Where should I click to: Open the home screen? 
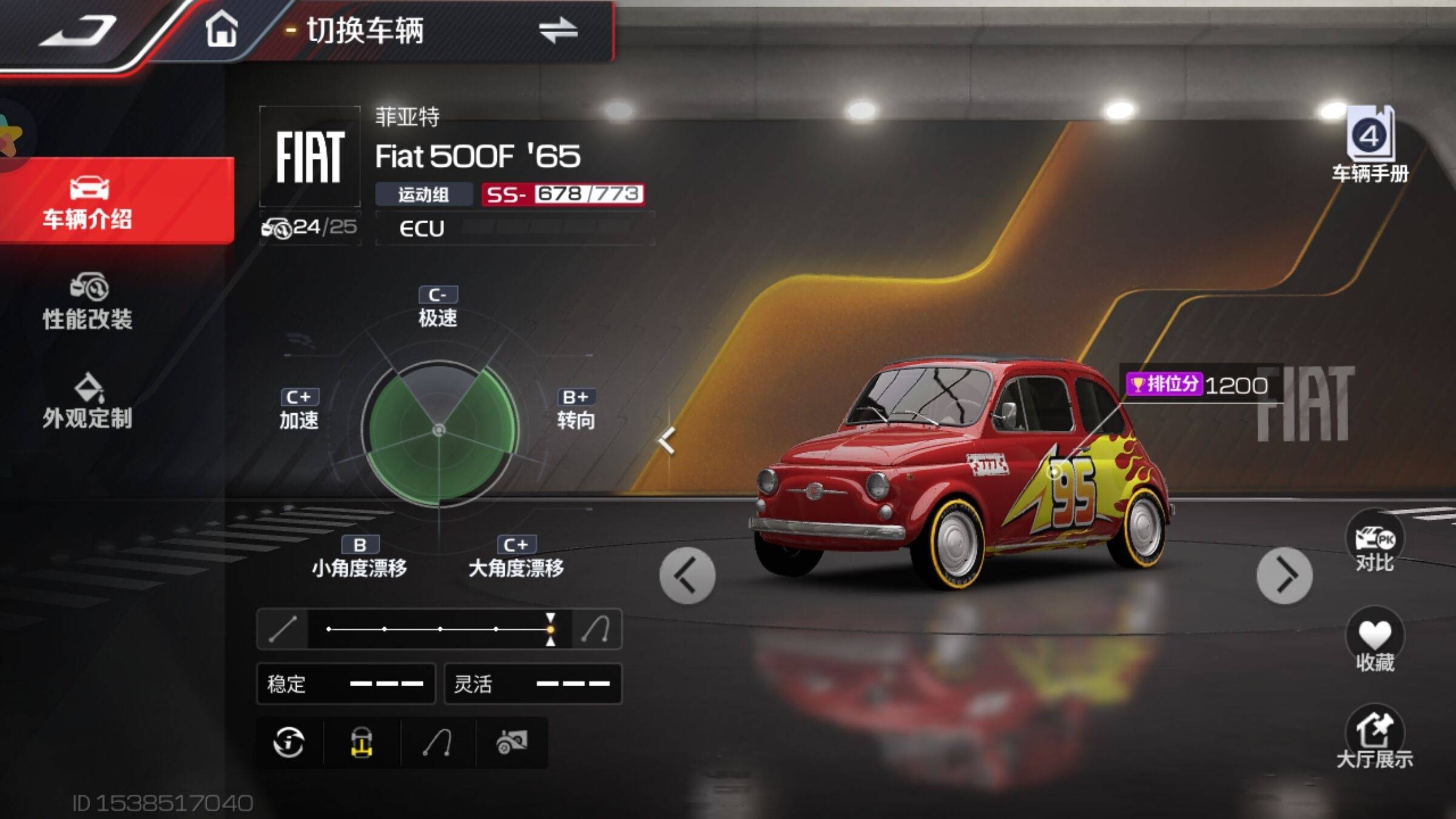[x=221, y=29]
